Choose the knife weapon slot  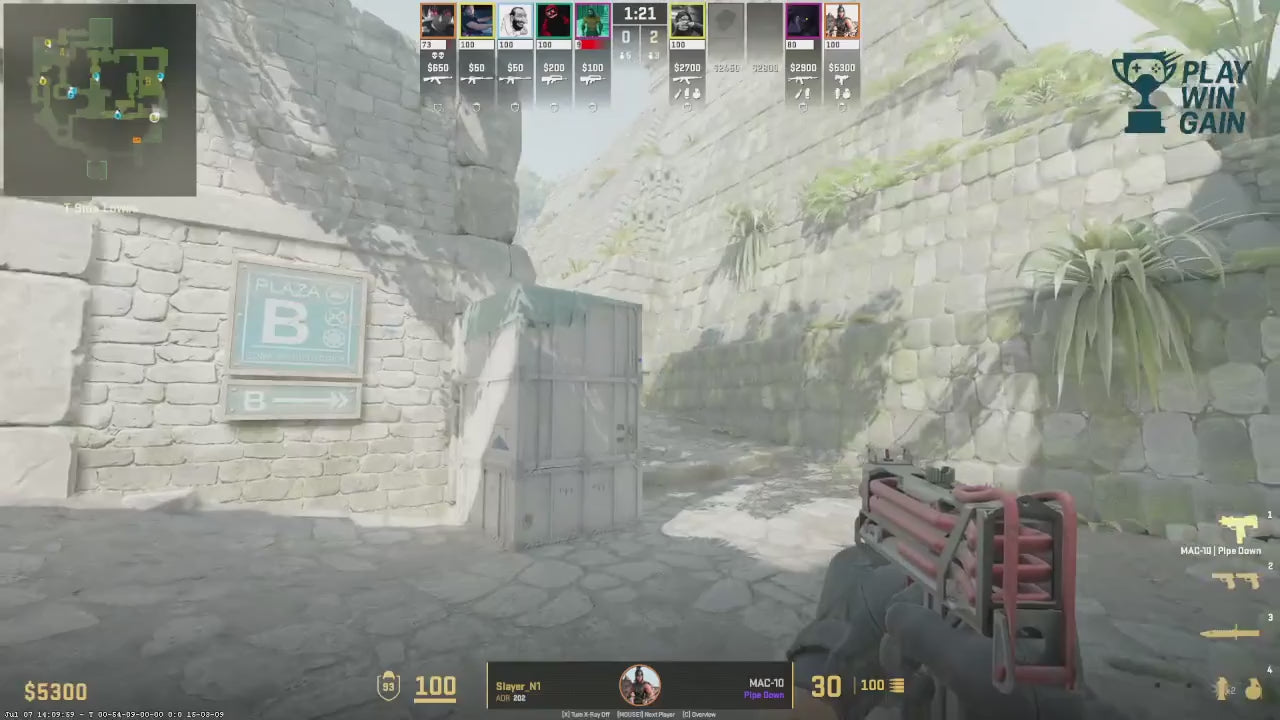1233,632
